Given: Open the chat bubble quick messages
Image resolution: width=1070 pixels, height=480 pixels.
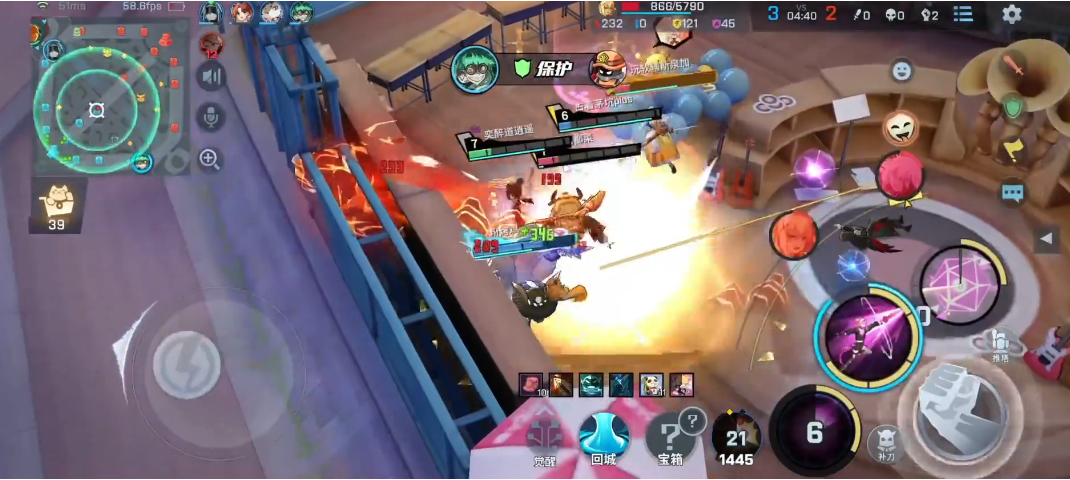Looking at the screenshot, I should (1013, 191).
